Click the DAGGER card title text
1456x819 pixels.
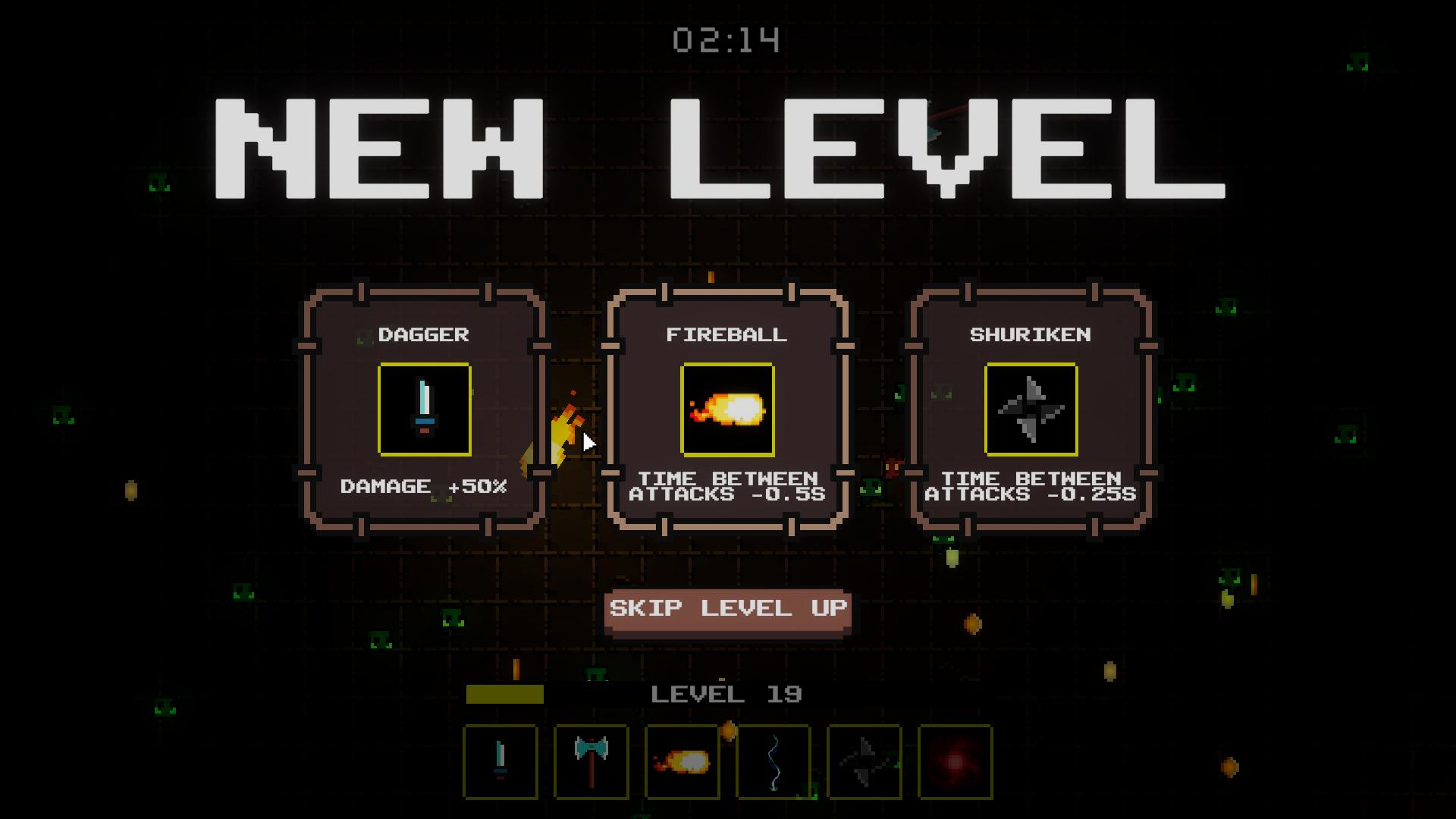tap(425, 334)
